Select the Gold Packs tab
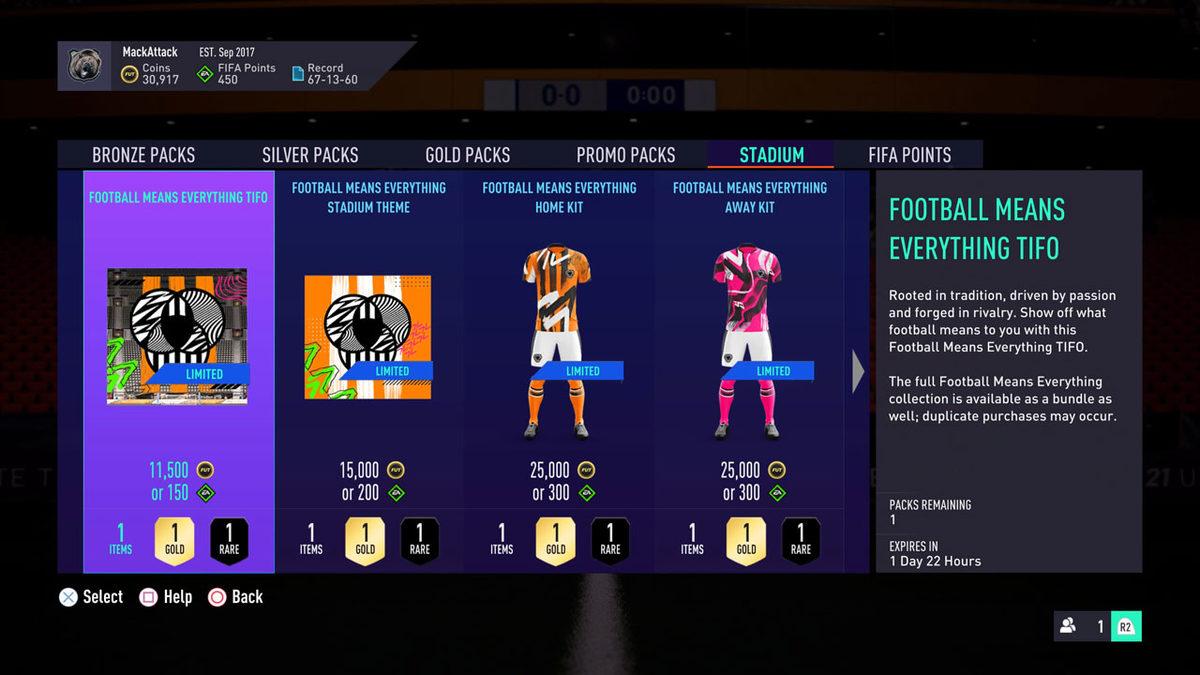 click(x=468, y=155)
